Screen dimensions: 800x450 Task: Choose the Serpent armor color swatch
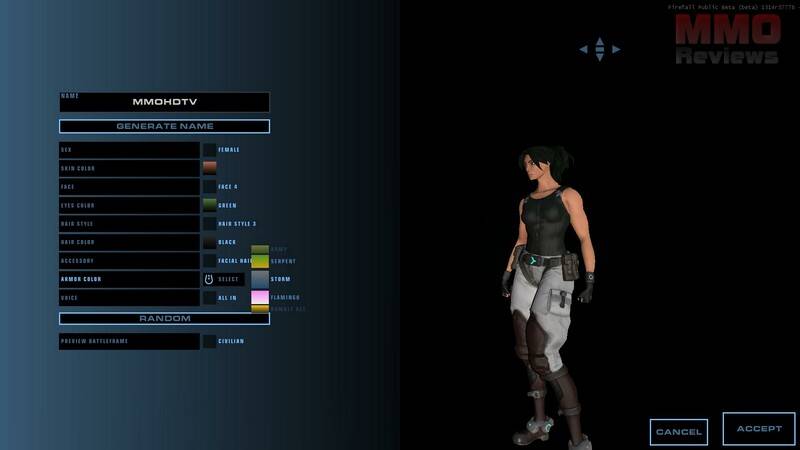pos(260,261)
